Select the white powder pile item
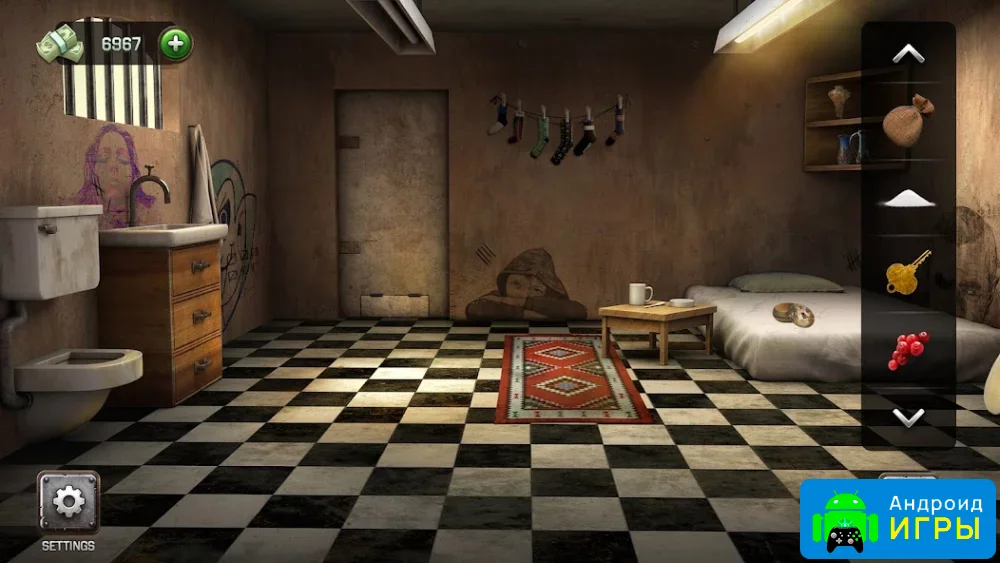 pos(907,198)
